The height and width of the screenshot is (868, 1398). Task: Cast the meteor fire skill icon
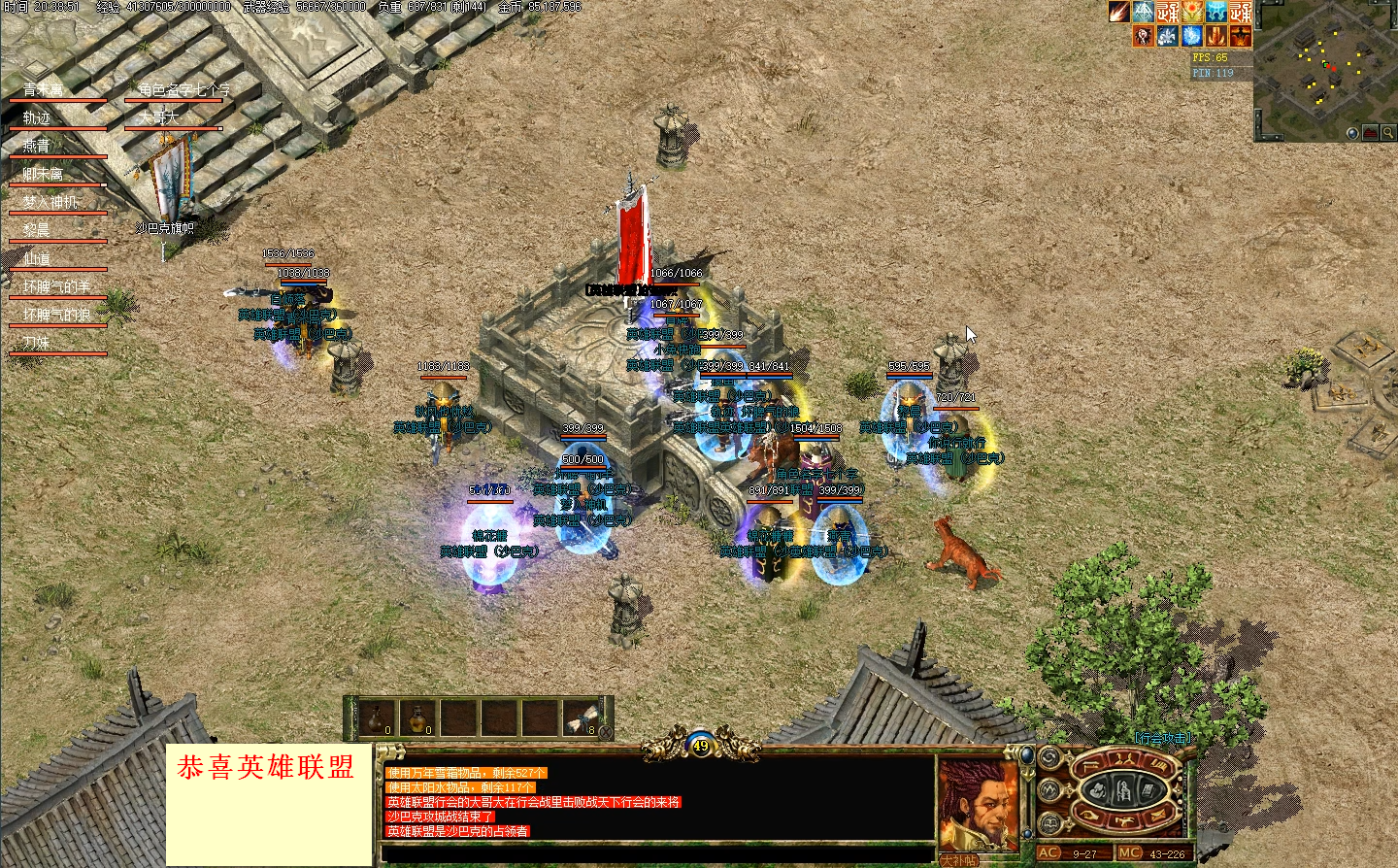coord(1118,12)
